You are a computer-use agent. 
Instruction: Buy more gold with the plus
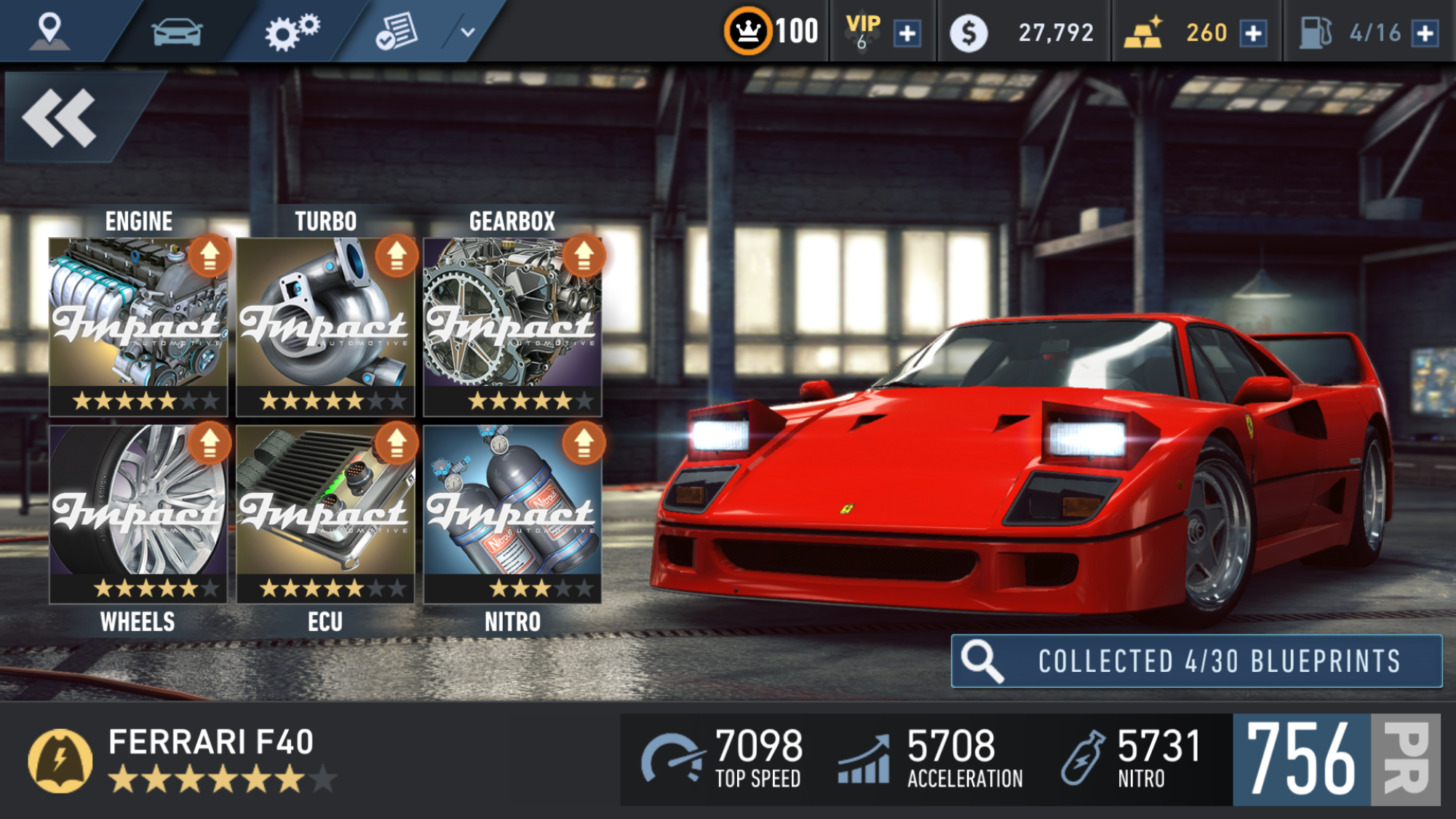[x=1254, y=33]
